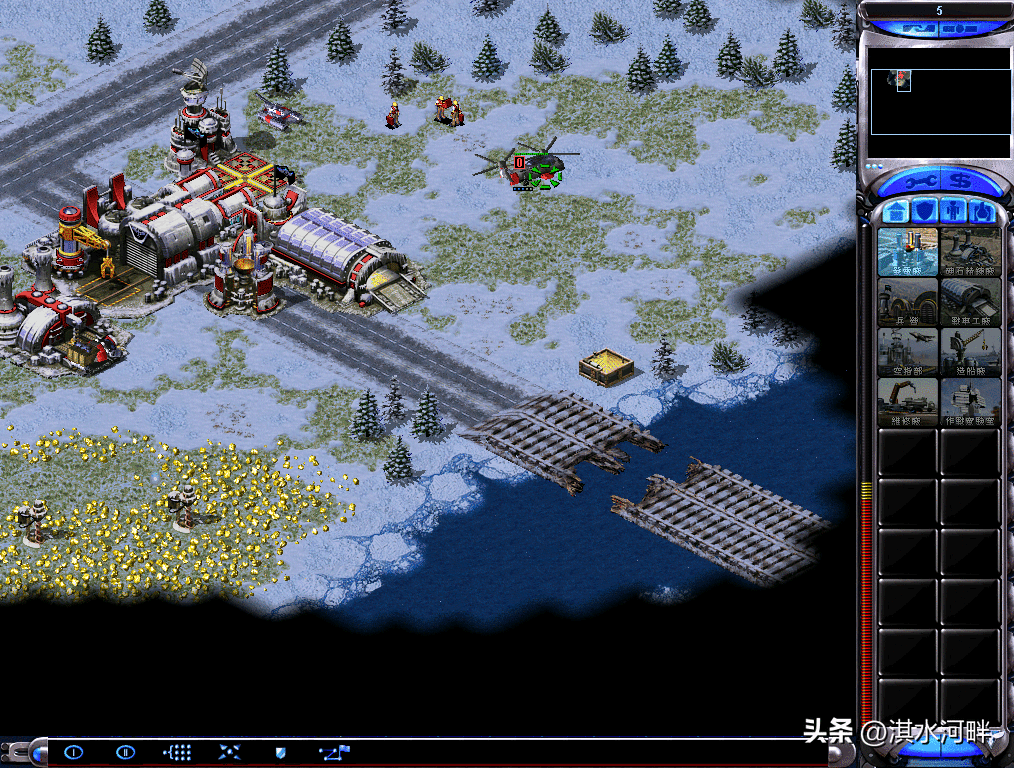This screenshot has width=1014, height=768.
Task: Build the Naval Shipyard
Action: 970,352
